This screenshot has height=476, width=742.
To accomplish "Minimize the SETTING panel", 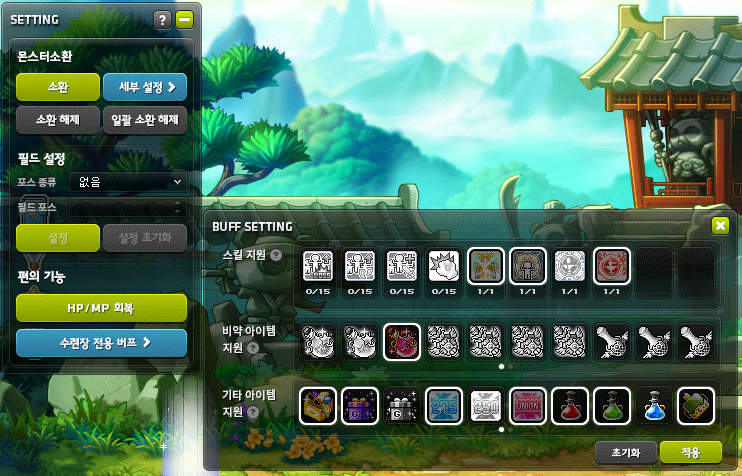I will (x=183, y=19).
